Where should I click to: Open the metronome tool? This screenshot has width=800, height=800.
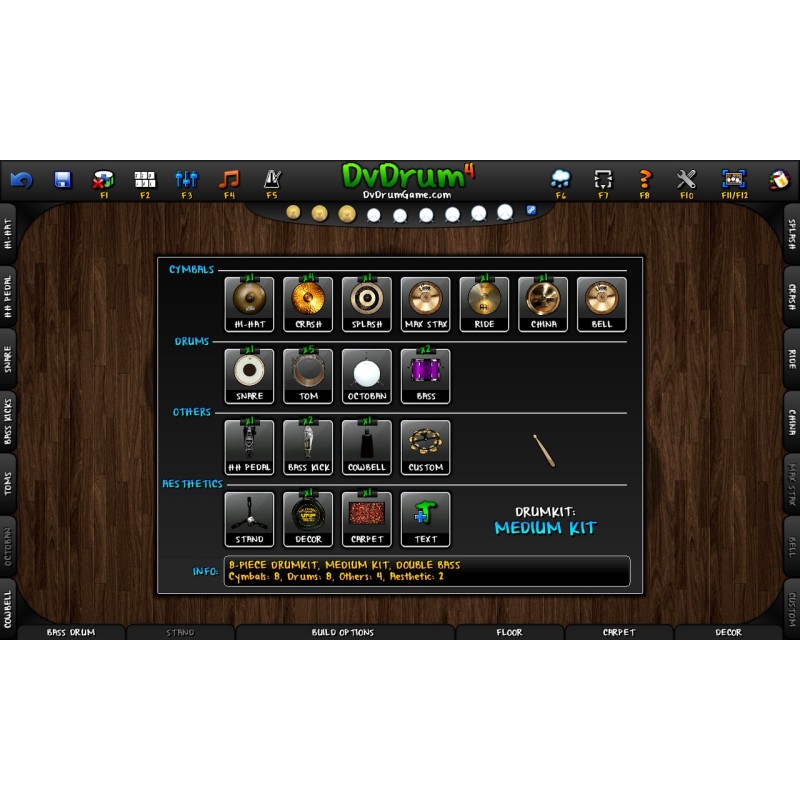coord(272,180)
